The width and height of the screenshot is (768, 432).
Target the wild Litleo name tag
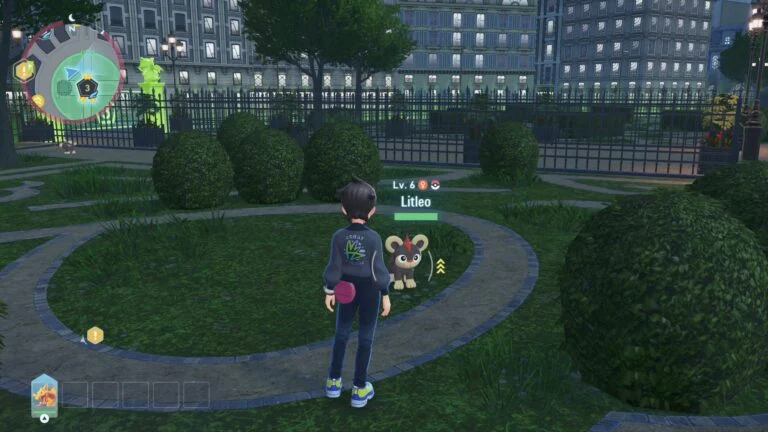[x=414, y=202]
